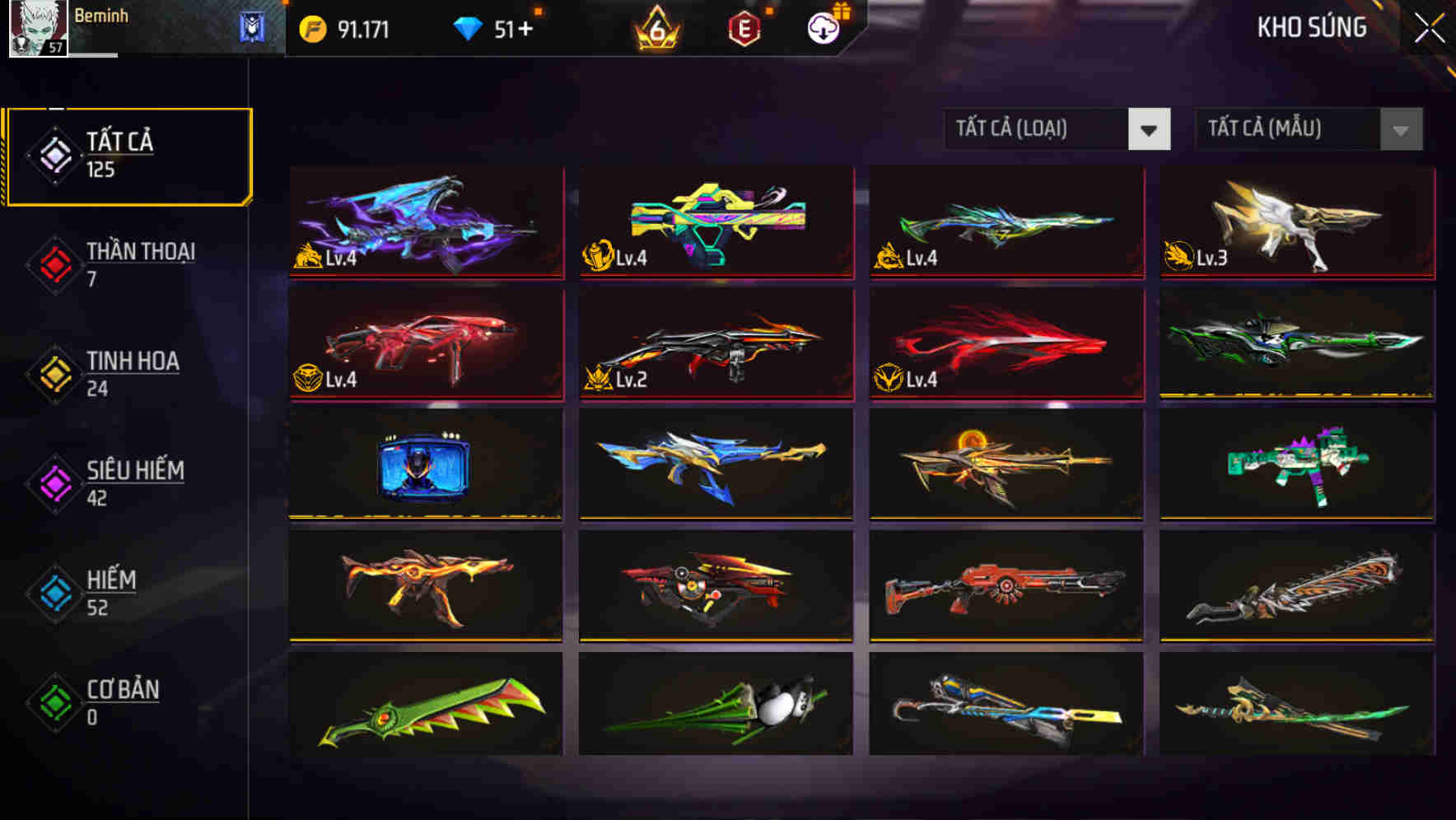
Task: Close the KHO SÚNG screen
Action: coord(1426,27)
